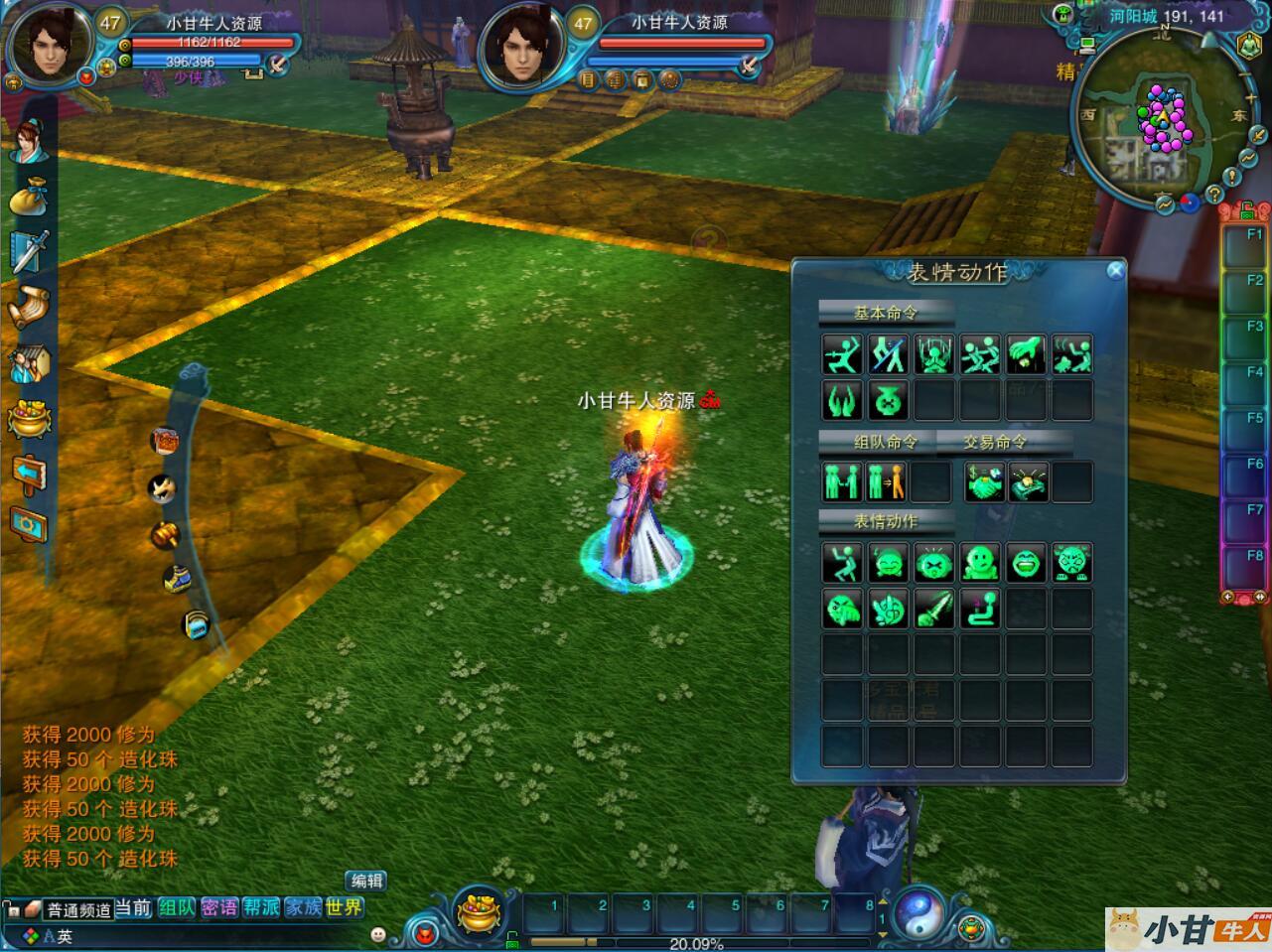
Task: Switch chat to the 世界 channel
Action: [x=344, y=907]
